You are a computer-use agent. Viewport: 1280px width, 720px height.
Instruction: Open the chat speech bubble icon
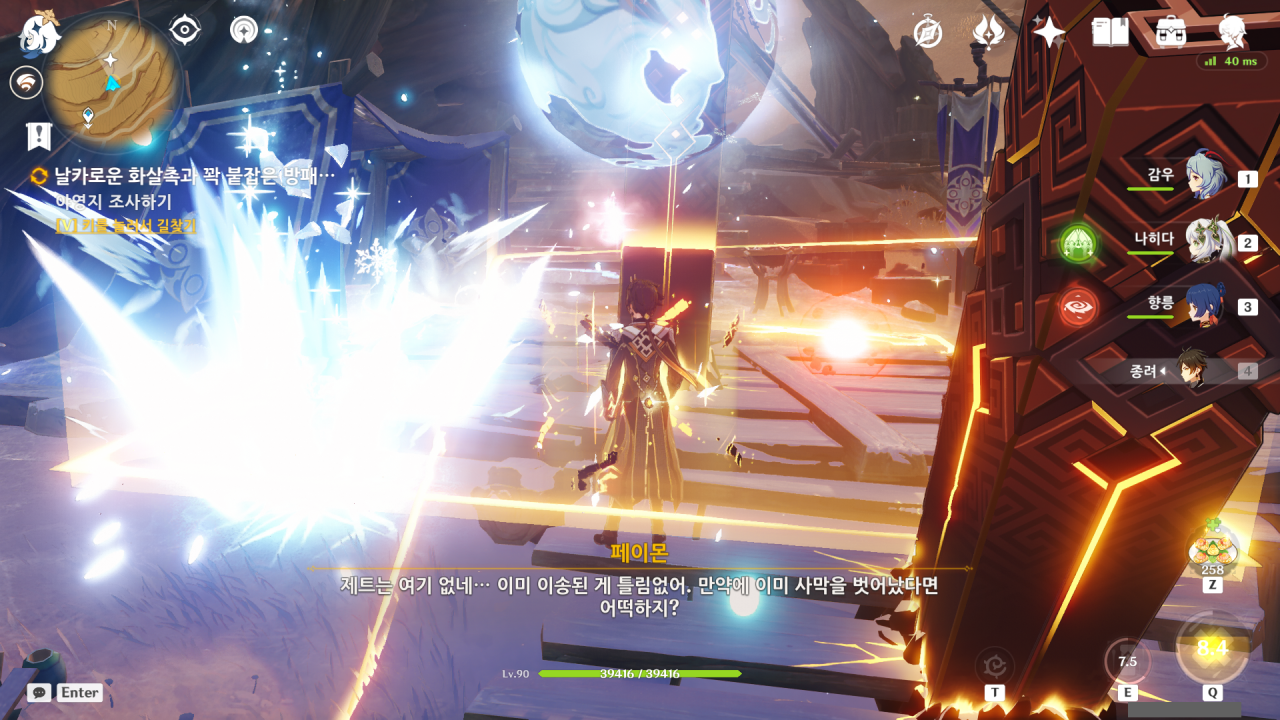tap(39, 692)
